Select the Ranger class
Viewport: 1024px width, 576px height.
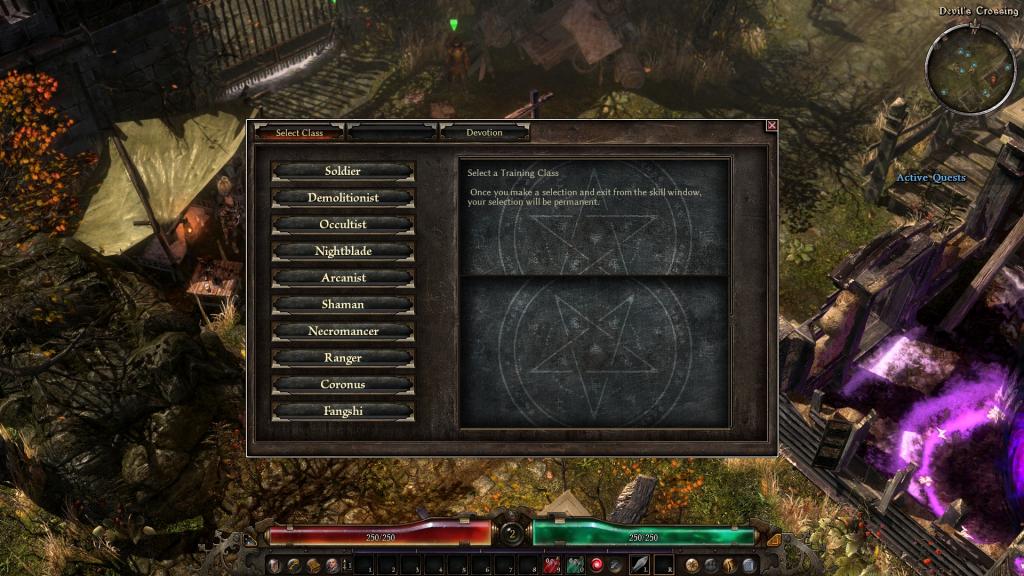342,358
